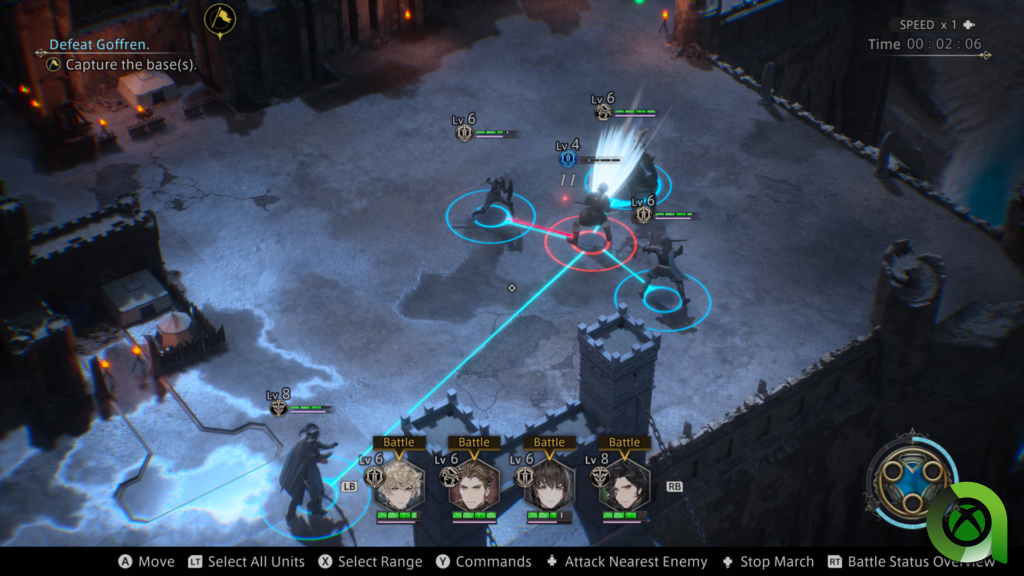
Task: Change the SPEED x 1 setting
Action: pyautogui.click(x=932, y=25)
